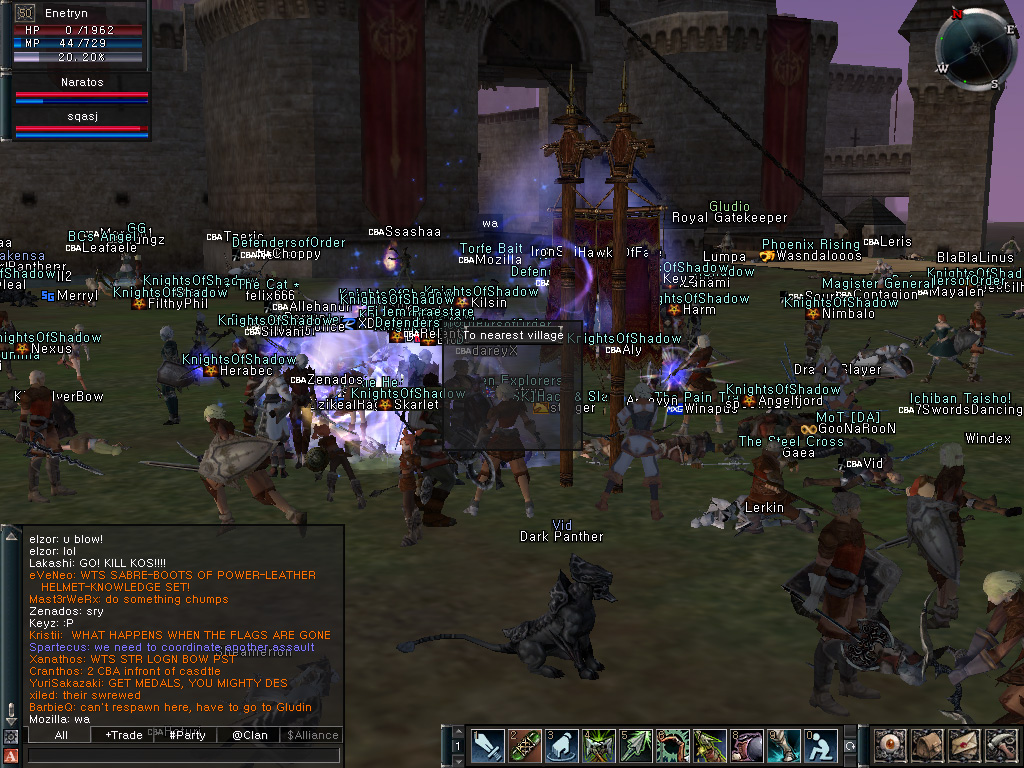Show the @Clan chat tab
This screenshot has width=1024, height=768.
[x=250, y=735]
